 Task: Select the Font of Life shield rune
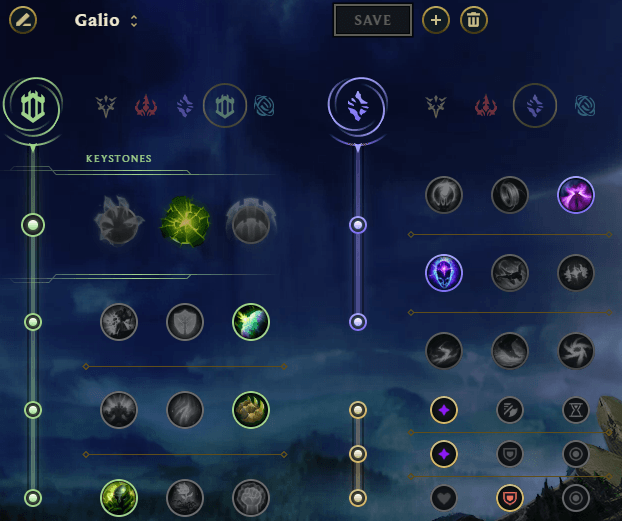pyautogui.click(x=185, y=322)
